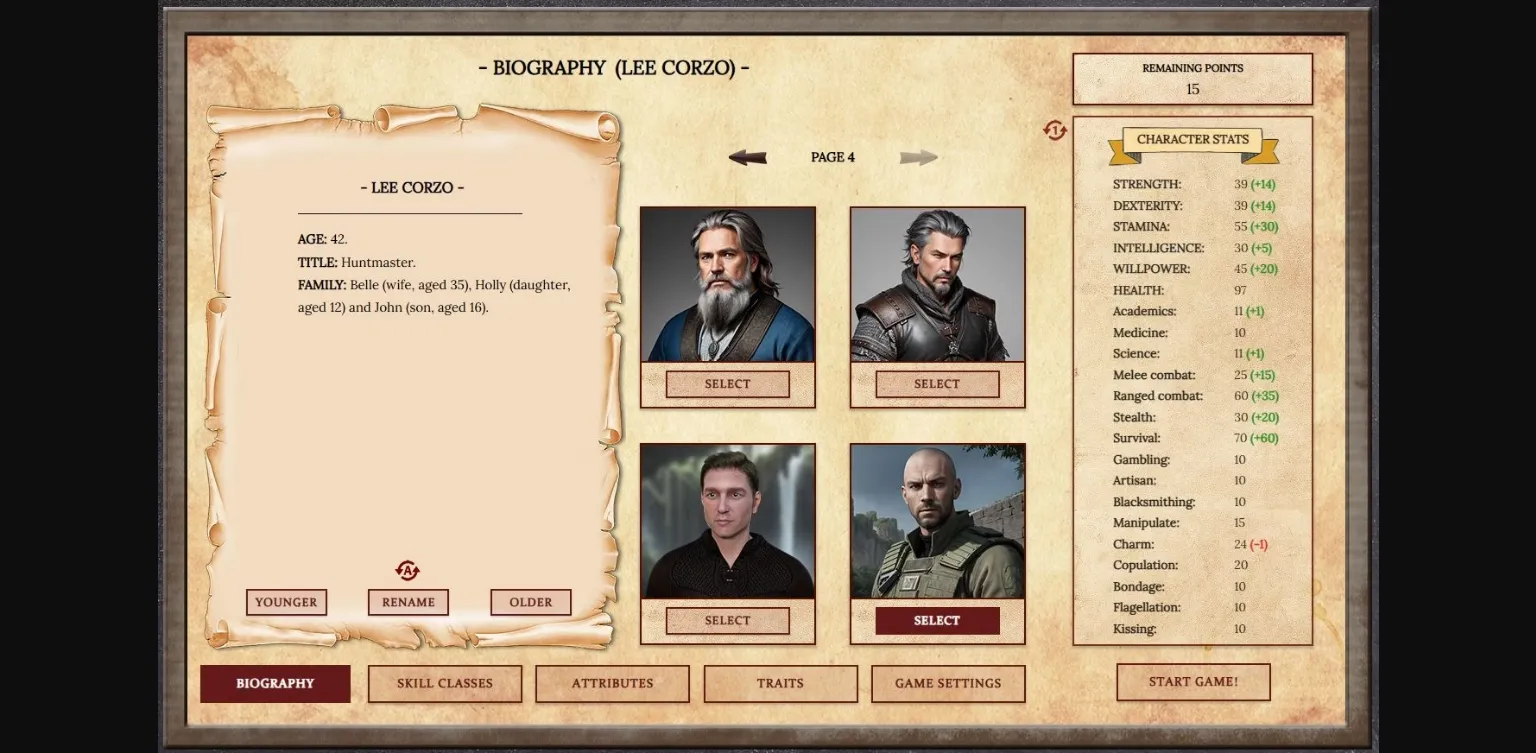Click the armored hunter's portrait image
Screen dimensions: 1536x753
click(x=936, y=284)
